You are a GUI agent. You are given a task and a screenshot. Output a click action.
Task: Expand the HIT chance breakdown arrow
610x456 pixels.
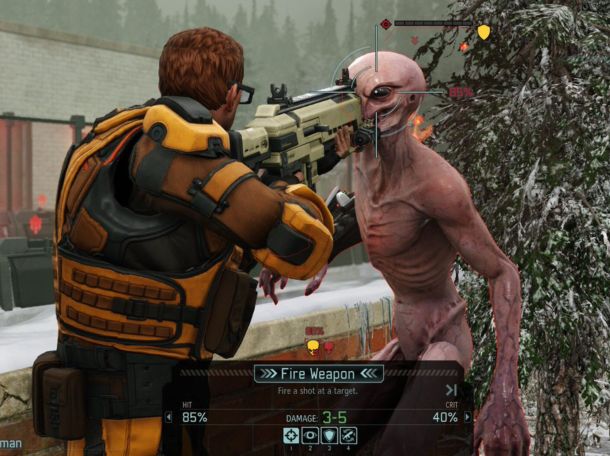[x=168, y=417]
